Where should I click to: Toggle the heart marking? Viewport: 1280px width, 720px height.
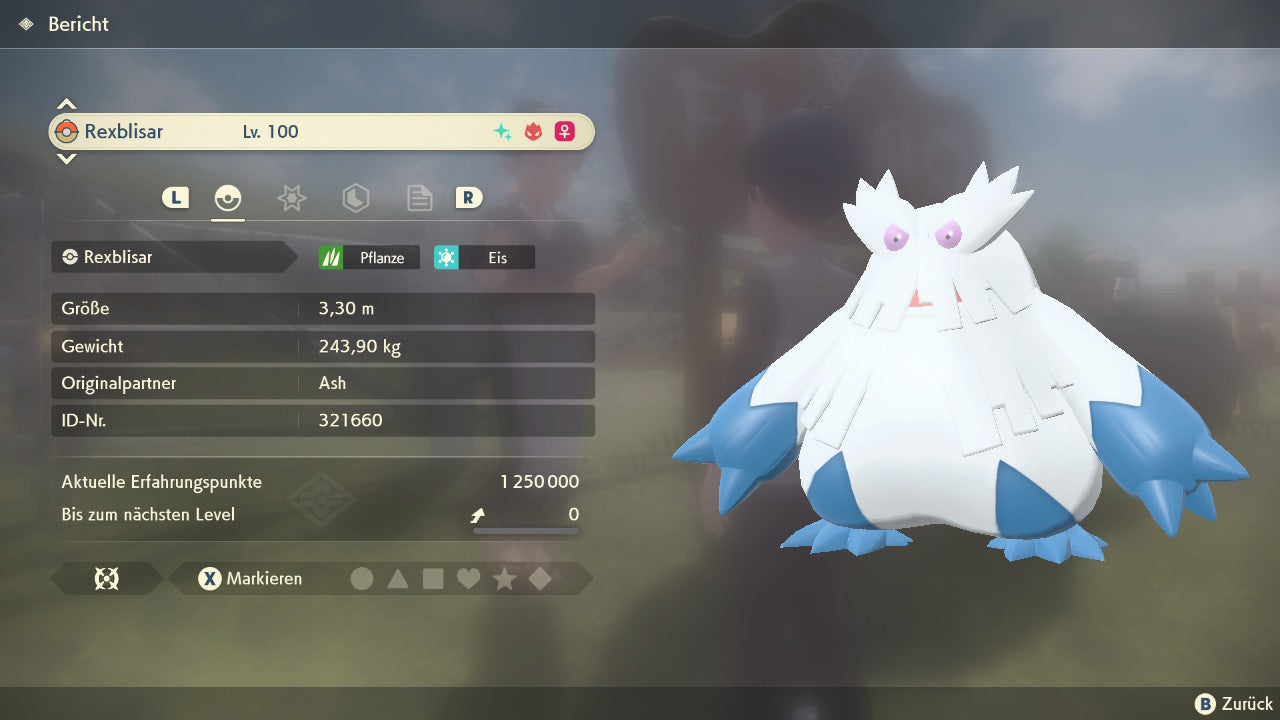468,579
